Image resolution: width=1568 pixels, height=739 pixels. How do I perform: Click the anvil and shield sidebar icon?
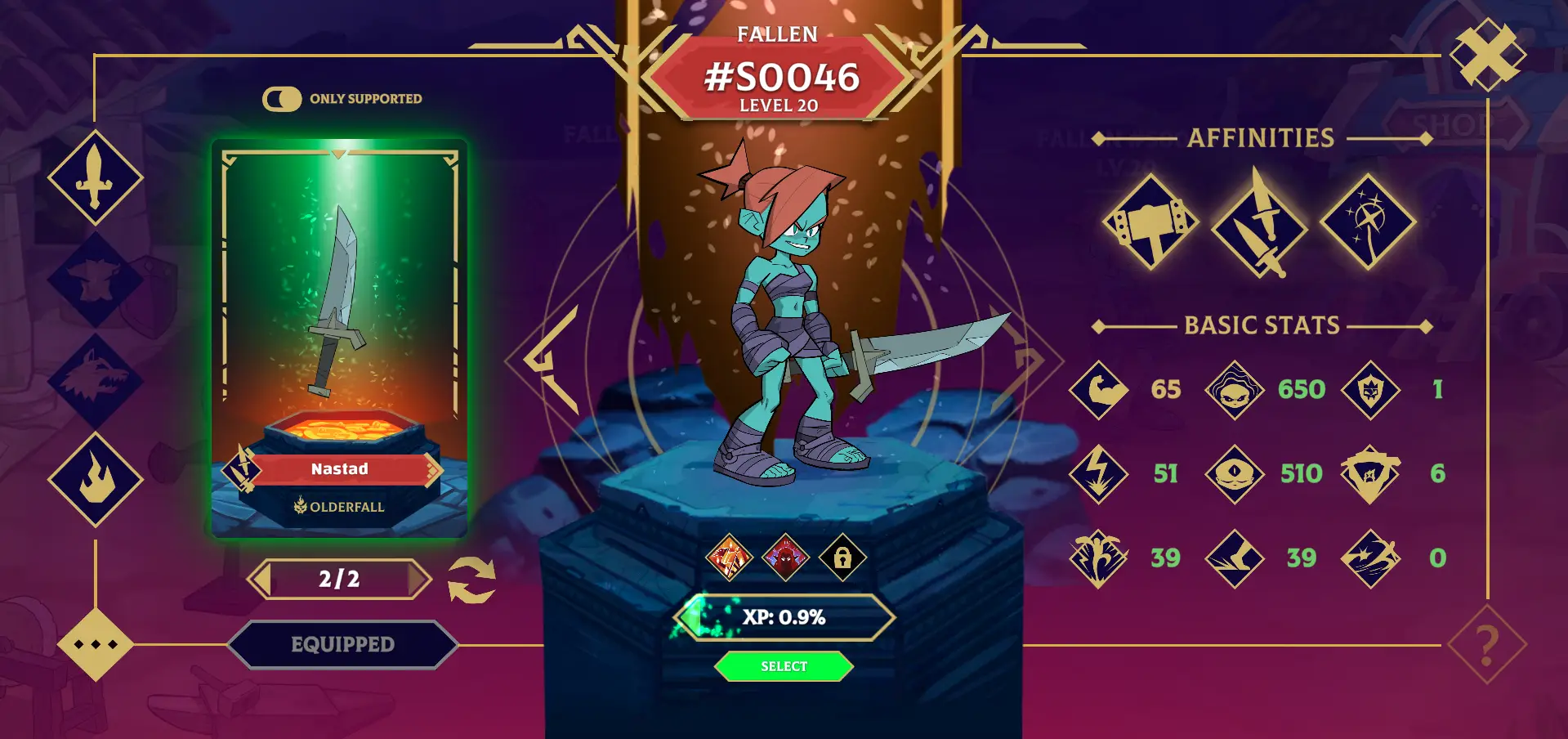(x=96, y=278)
